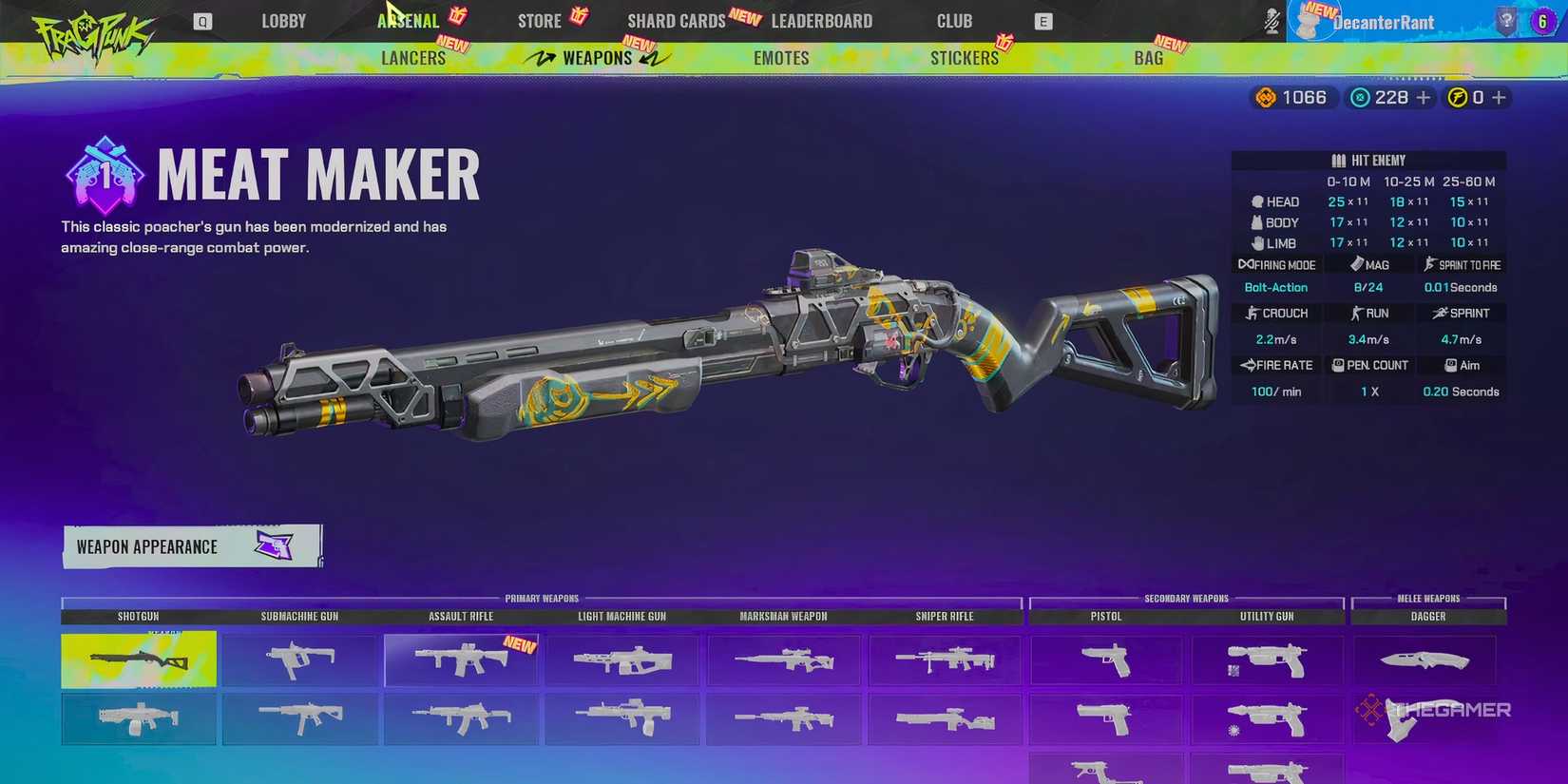
Task: Open your DecanterRant profile avatar
Action: [x=1311, y=20]
